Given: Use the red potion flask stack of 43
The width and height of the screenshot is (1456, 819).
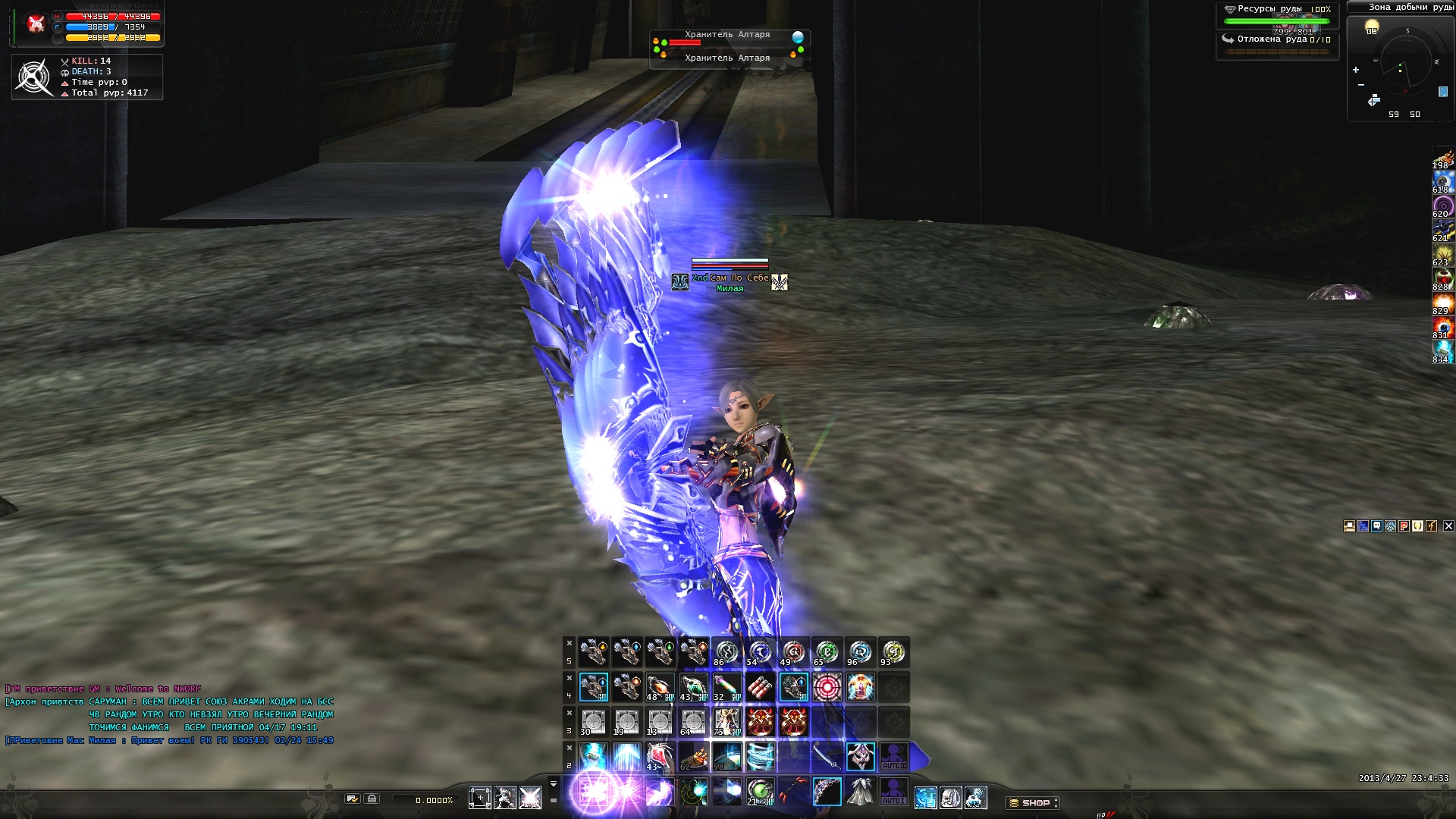Looking at the screenshot, I should 660,757.
